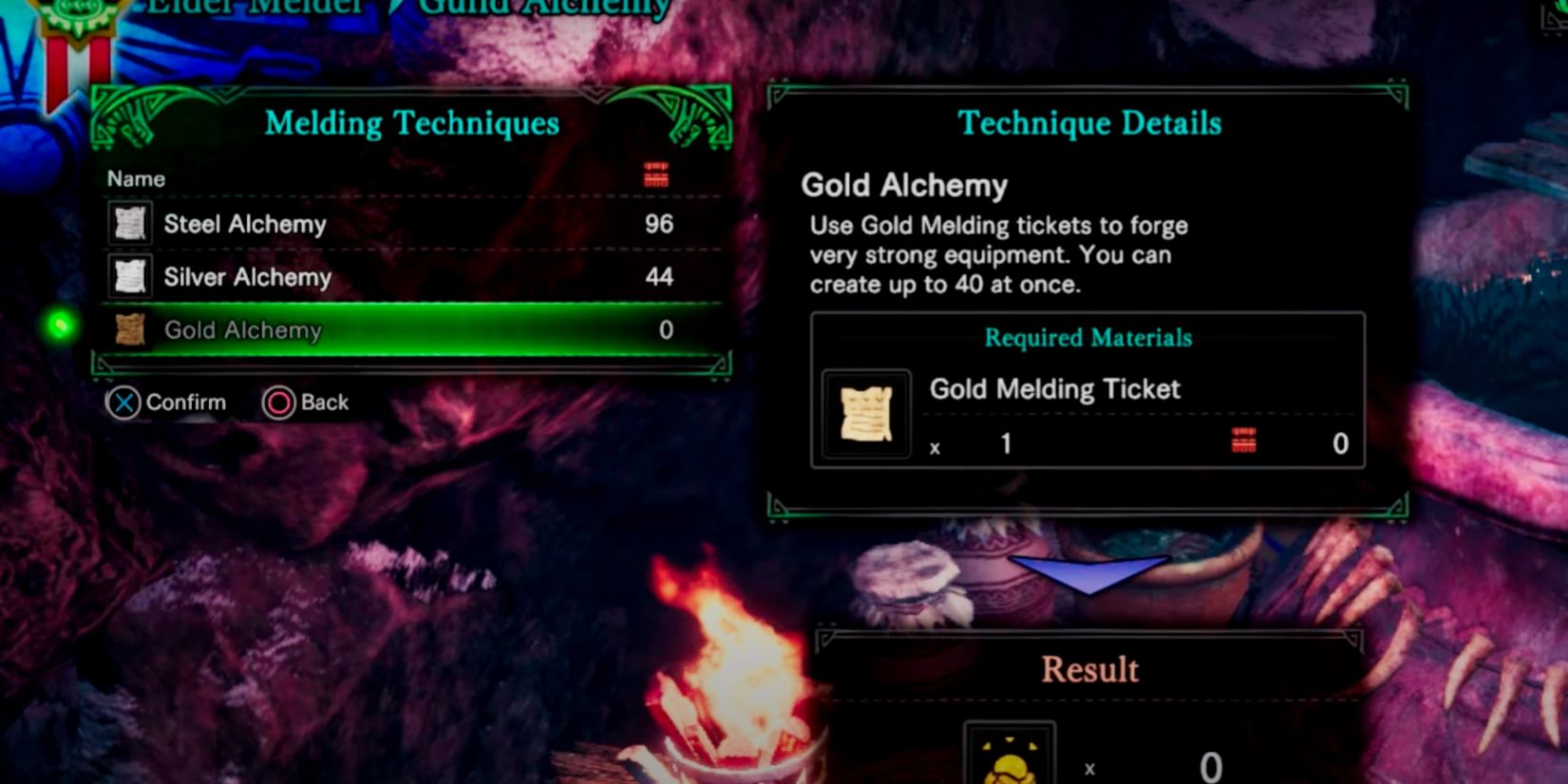1568x784 pixels.
Task: Expand the Result section via the blue arrow
Action: (x=1088, y=570)
